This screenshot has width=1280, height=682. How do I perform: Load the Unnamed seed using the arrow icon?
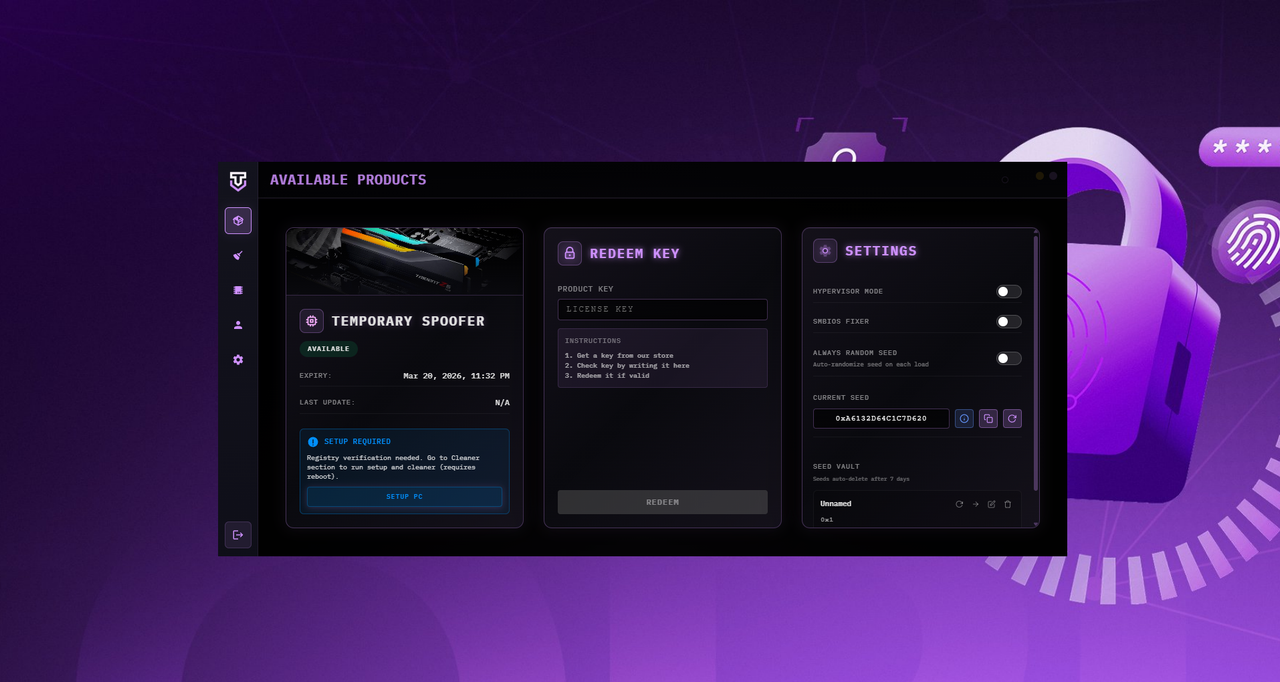point(976,504)
